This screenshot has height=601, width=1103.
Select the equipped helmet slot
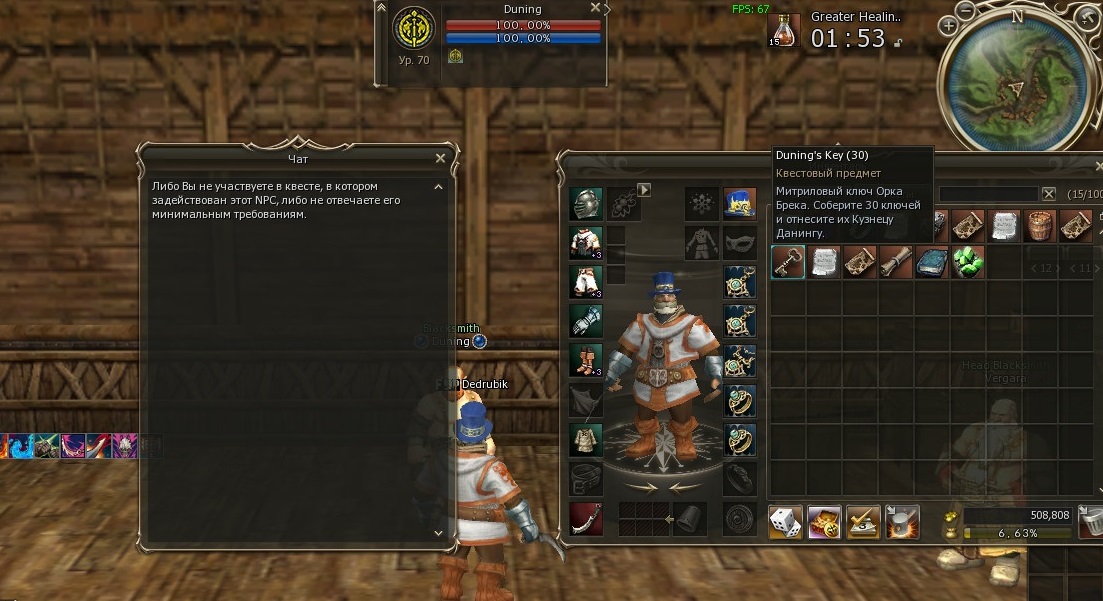coord(586,204)
